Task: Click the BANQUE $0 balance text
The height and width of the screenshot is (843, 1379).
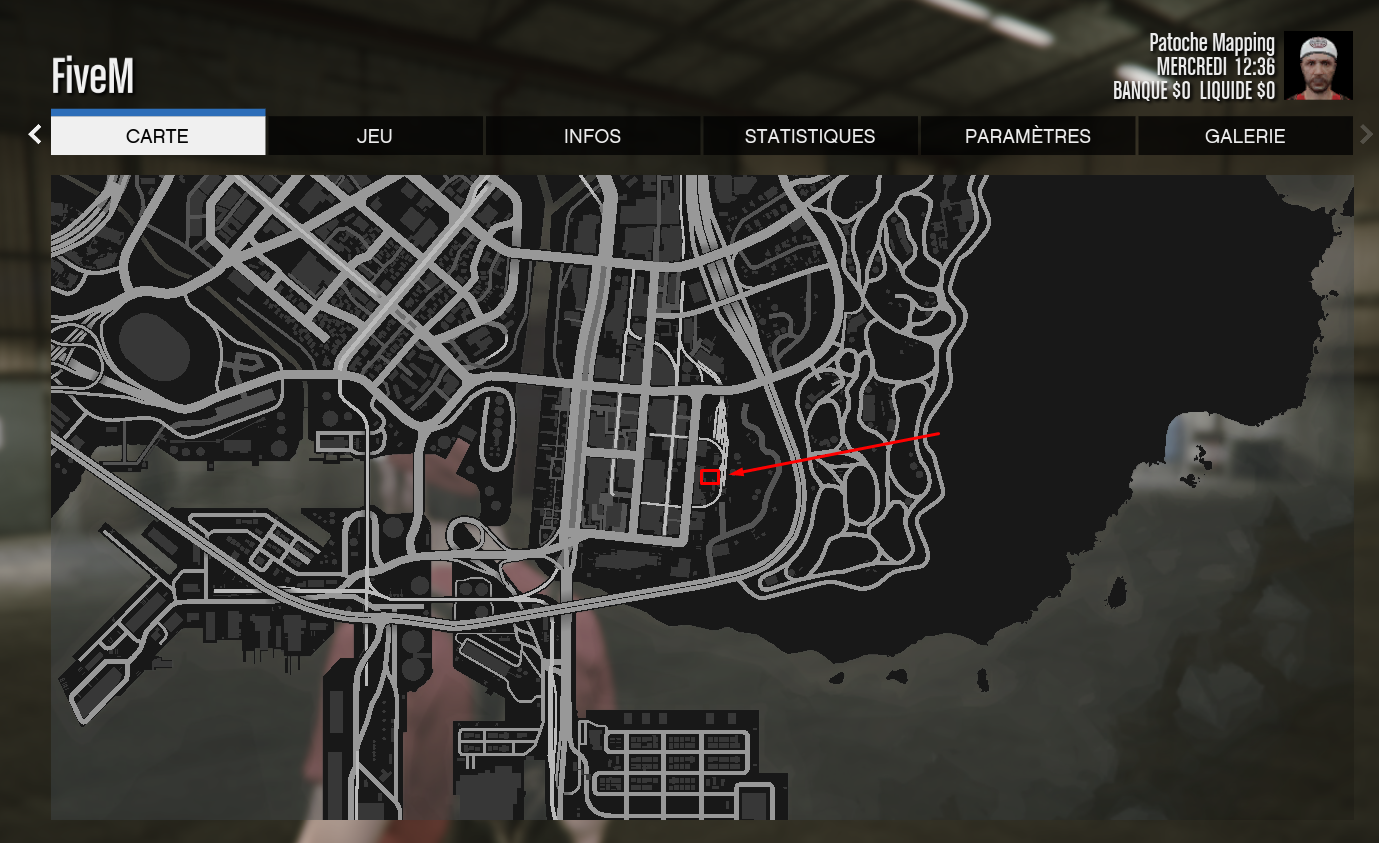Action: pyautogui.click(x=1150, y=89)
